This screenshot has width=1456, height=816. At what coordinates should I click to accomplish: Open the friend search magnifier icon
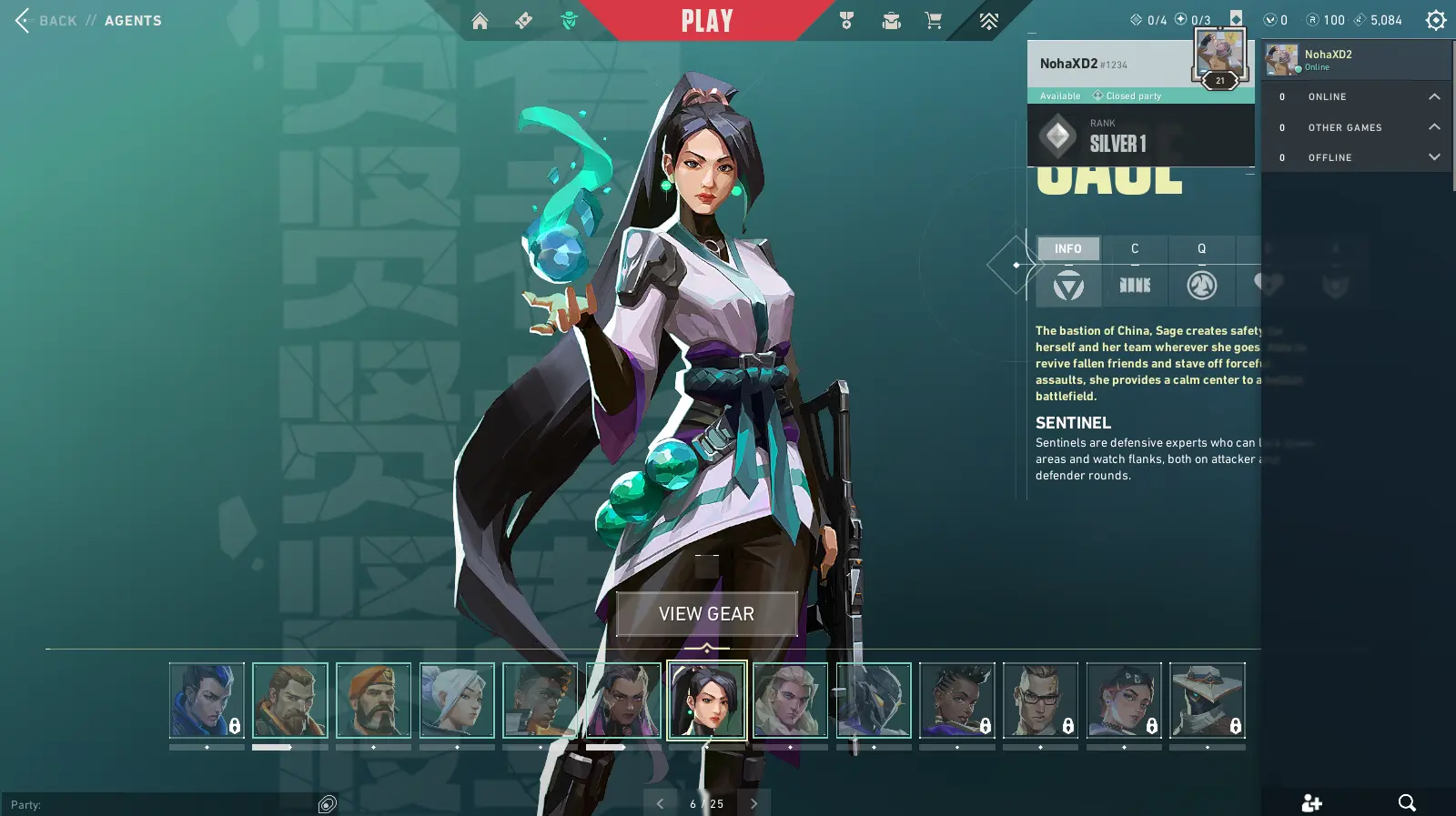tap(1406, 802)
